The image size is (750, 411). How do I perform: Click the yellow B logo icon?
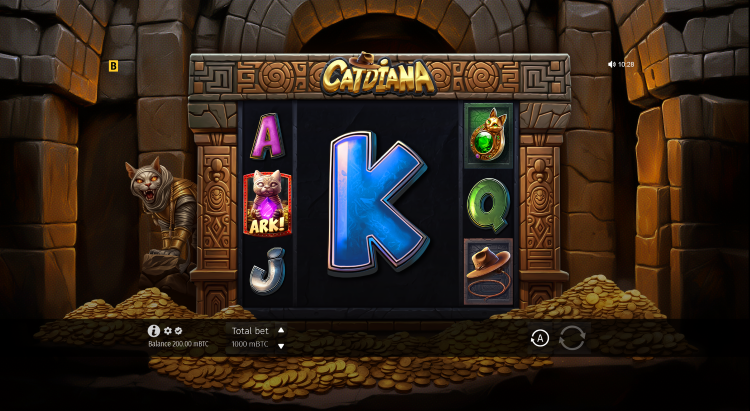(x=113, y=66)
